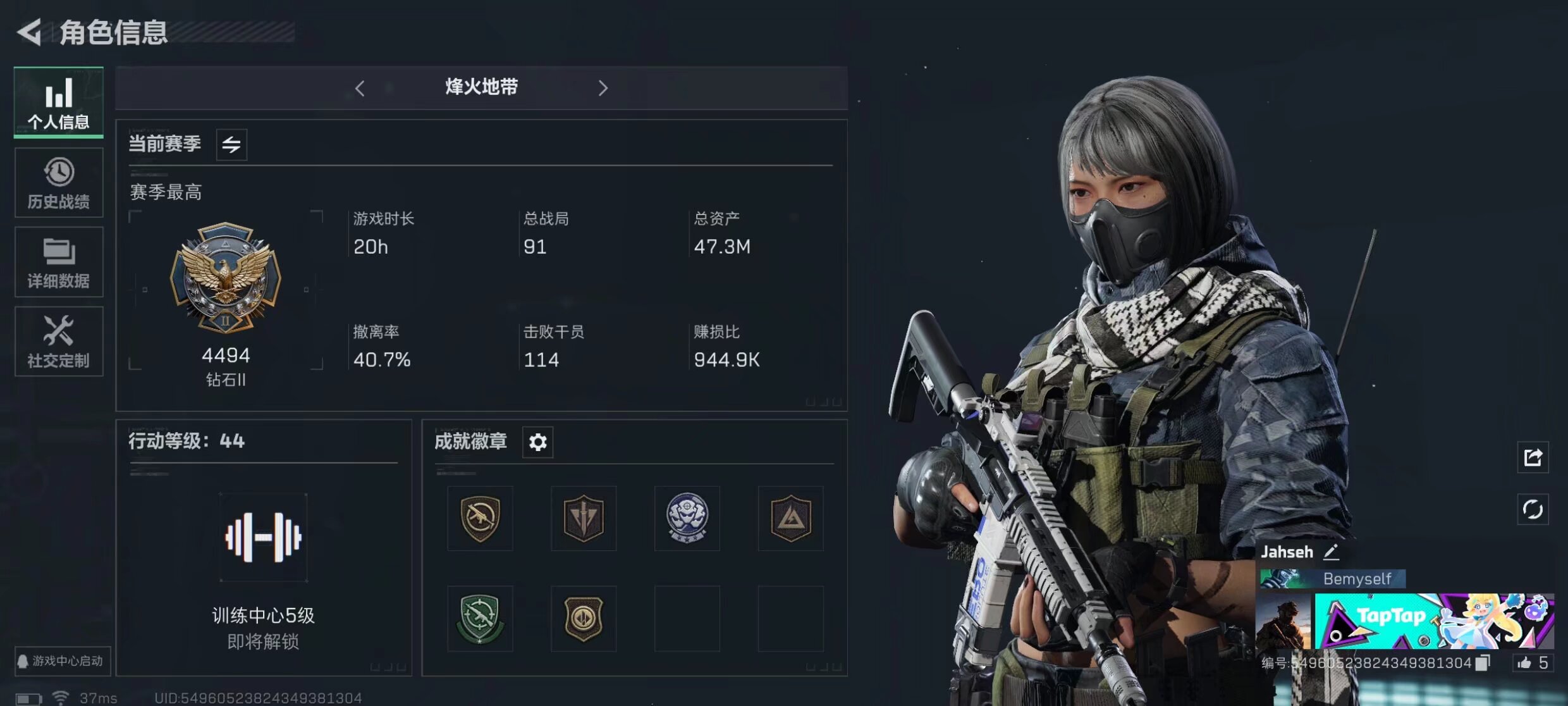Select next game mode with right arrow
This screenshot has height=706, width=1568.
tap(603, 88)
